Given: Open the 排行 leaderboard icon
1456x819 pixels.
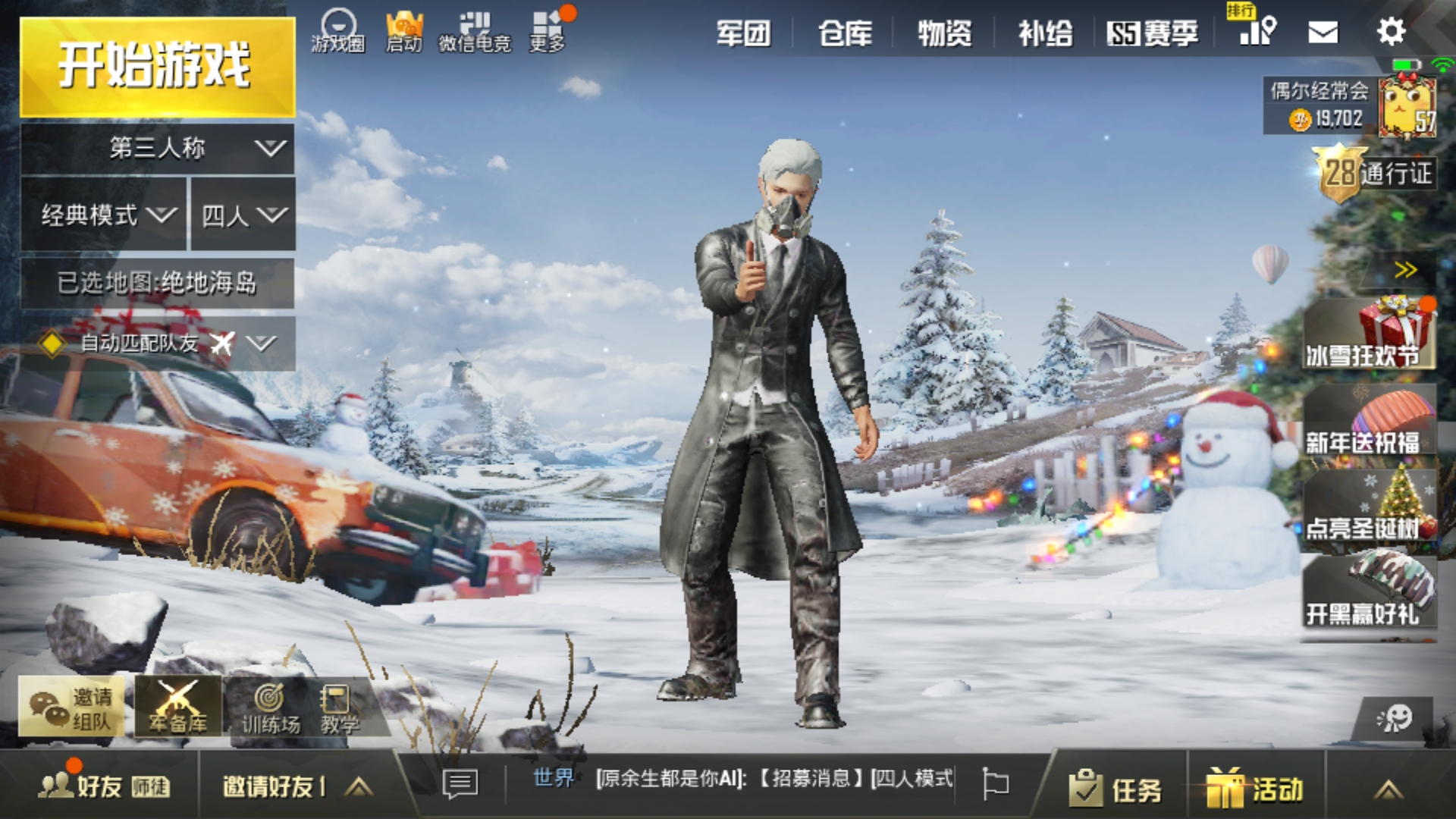Looking at the screenshot, I should (x=1255, y=30).
